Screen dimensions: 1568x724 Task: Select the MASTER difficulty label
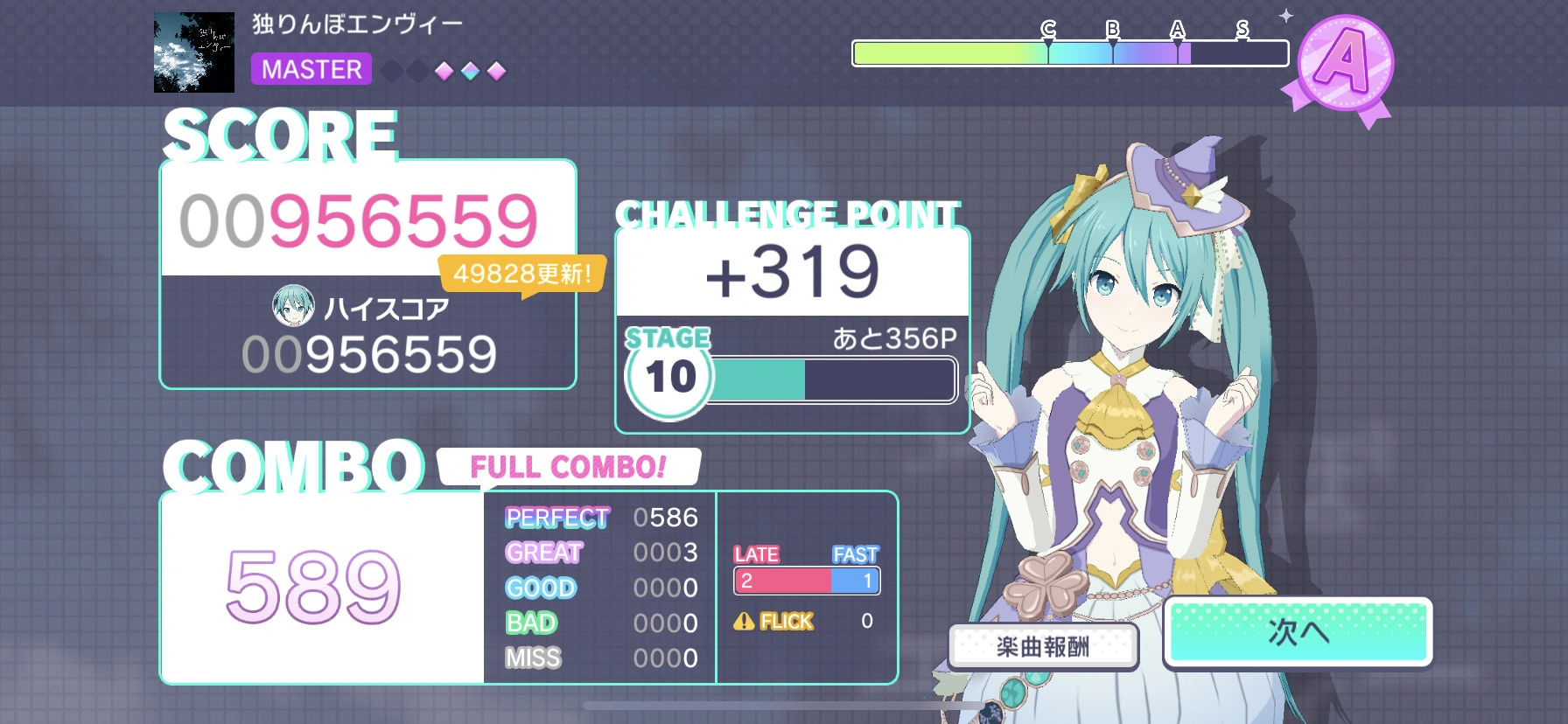tap(311, 70)
